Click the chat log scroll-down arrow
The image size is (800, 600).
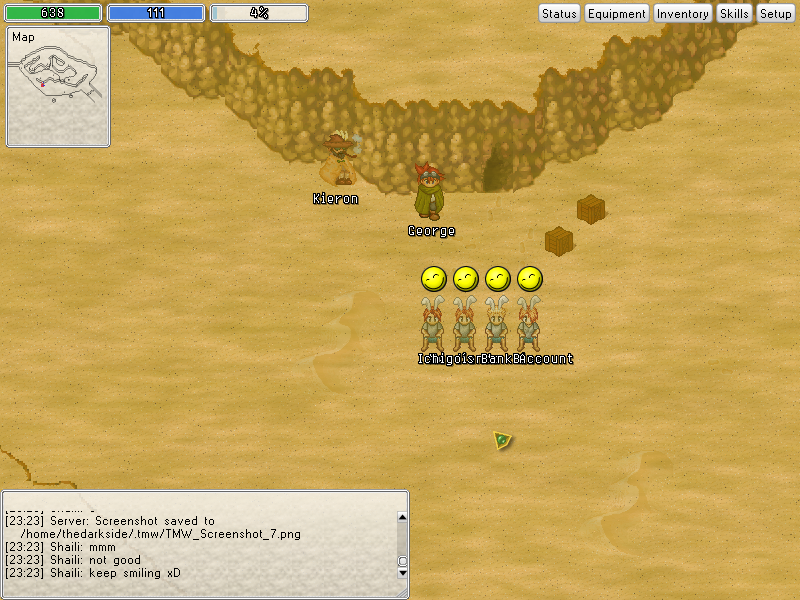403,573
